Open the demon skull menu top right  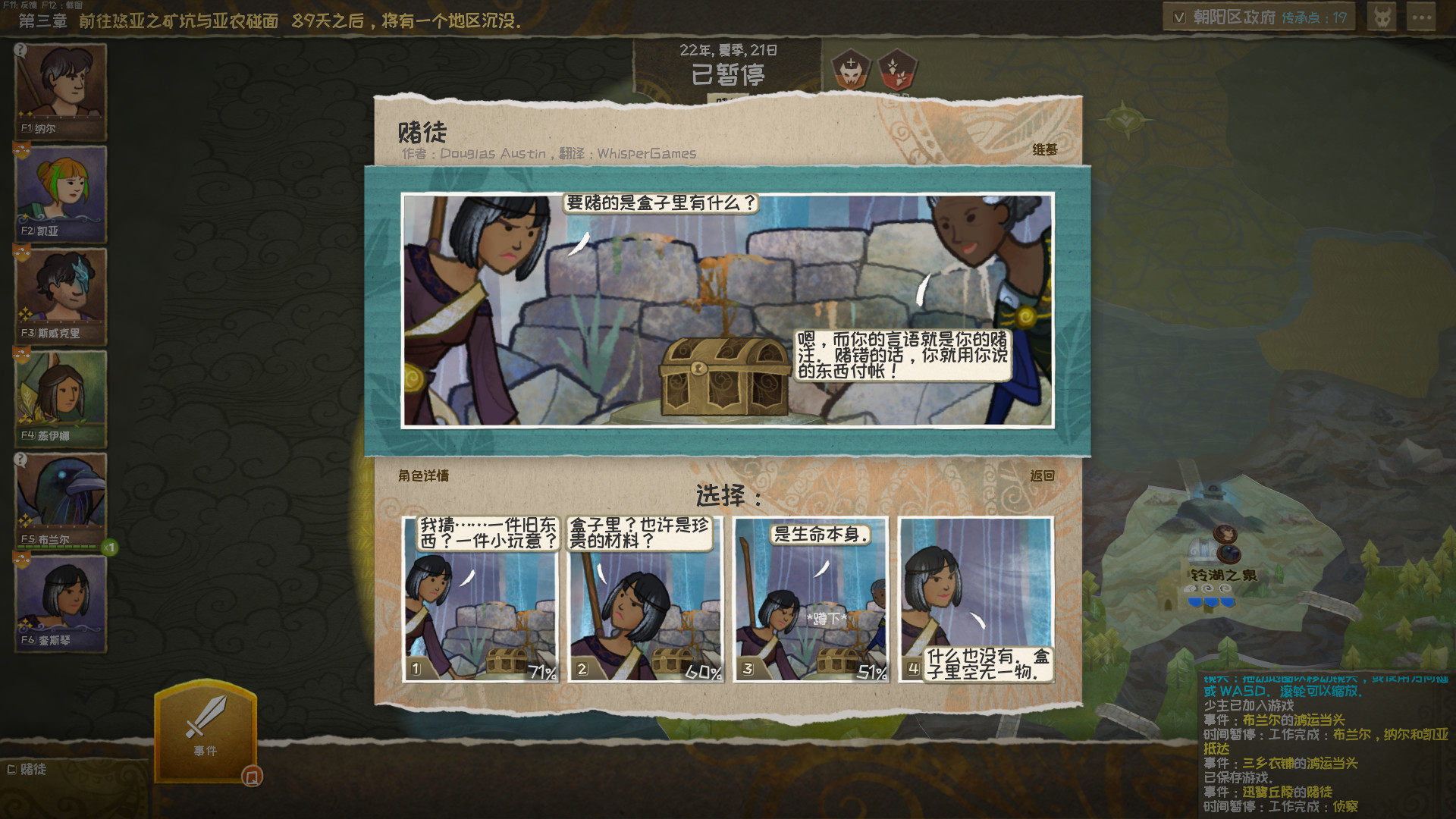(x=1381, y=16)
